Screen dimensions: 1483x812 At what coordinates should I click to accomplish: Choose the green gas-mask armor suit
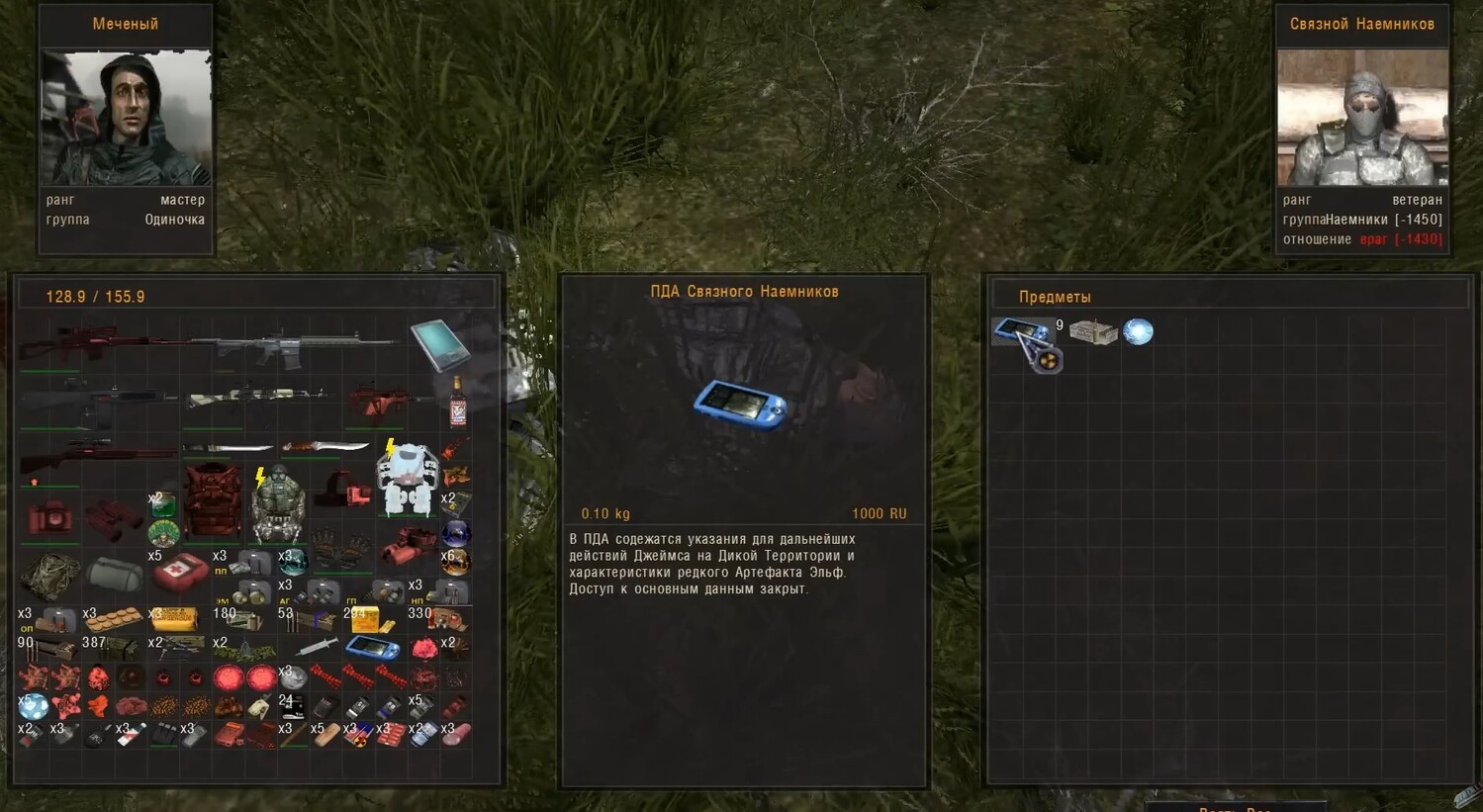[276, 502]
